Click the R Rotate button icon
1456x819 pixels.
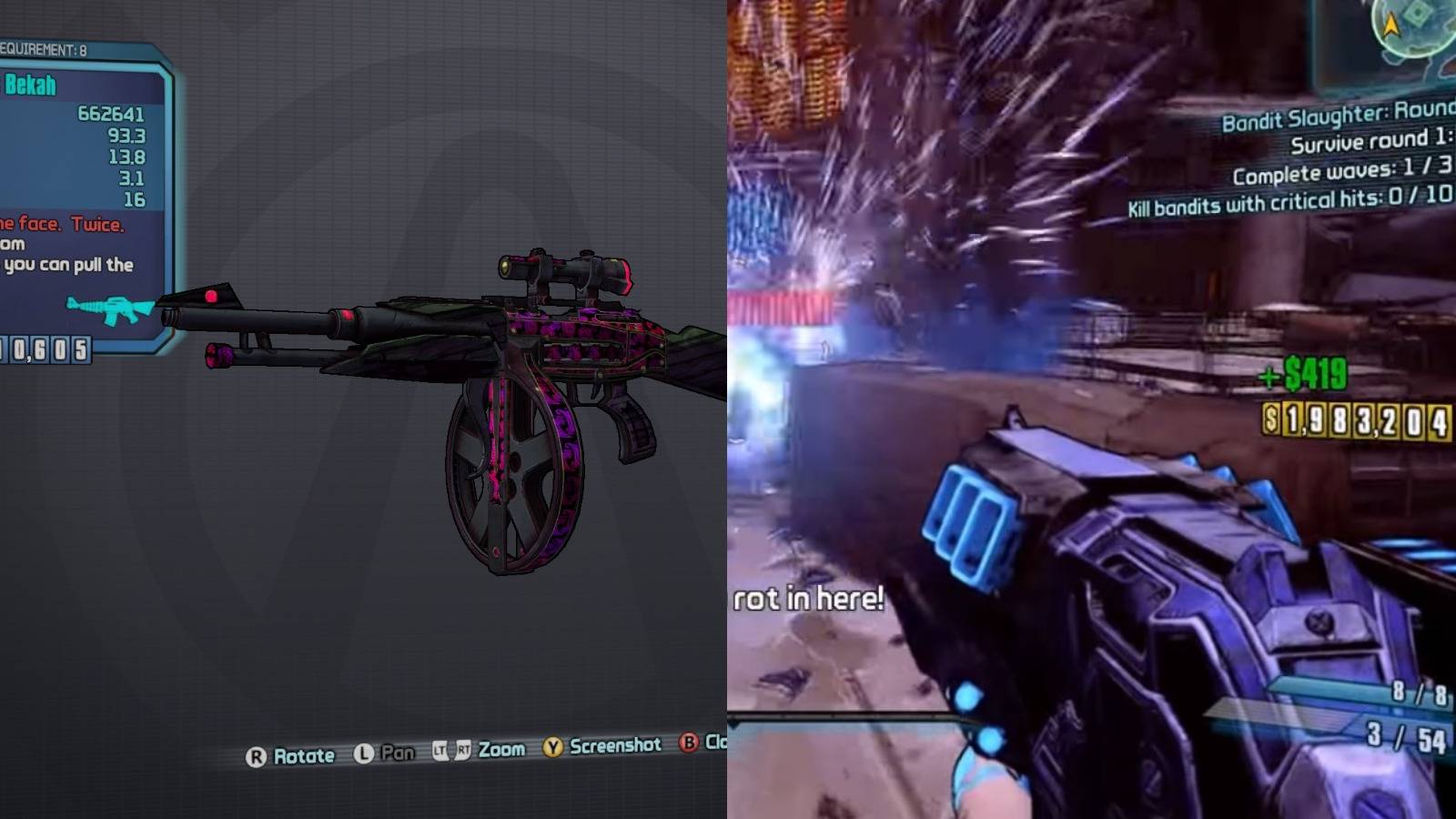tap(256, 755)
